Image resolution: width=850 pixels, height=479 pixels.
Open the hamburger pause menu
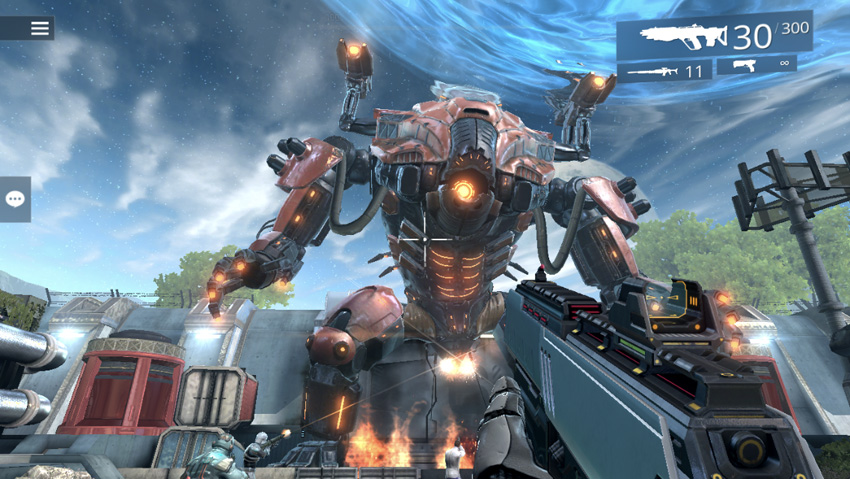pos(39,28)
